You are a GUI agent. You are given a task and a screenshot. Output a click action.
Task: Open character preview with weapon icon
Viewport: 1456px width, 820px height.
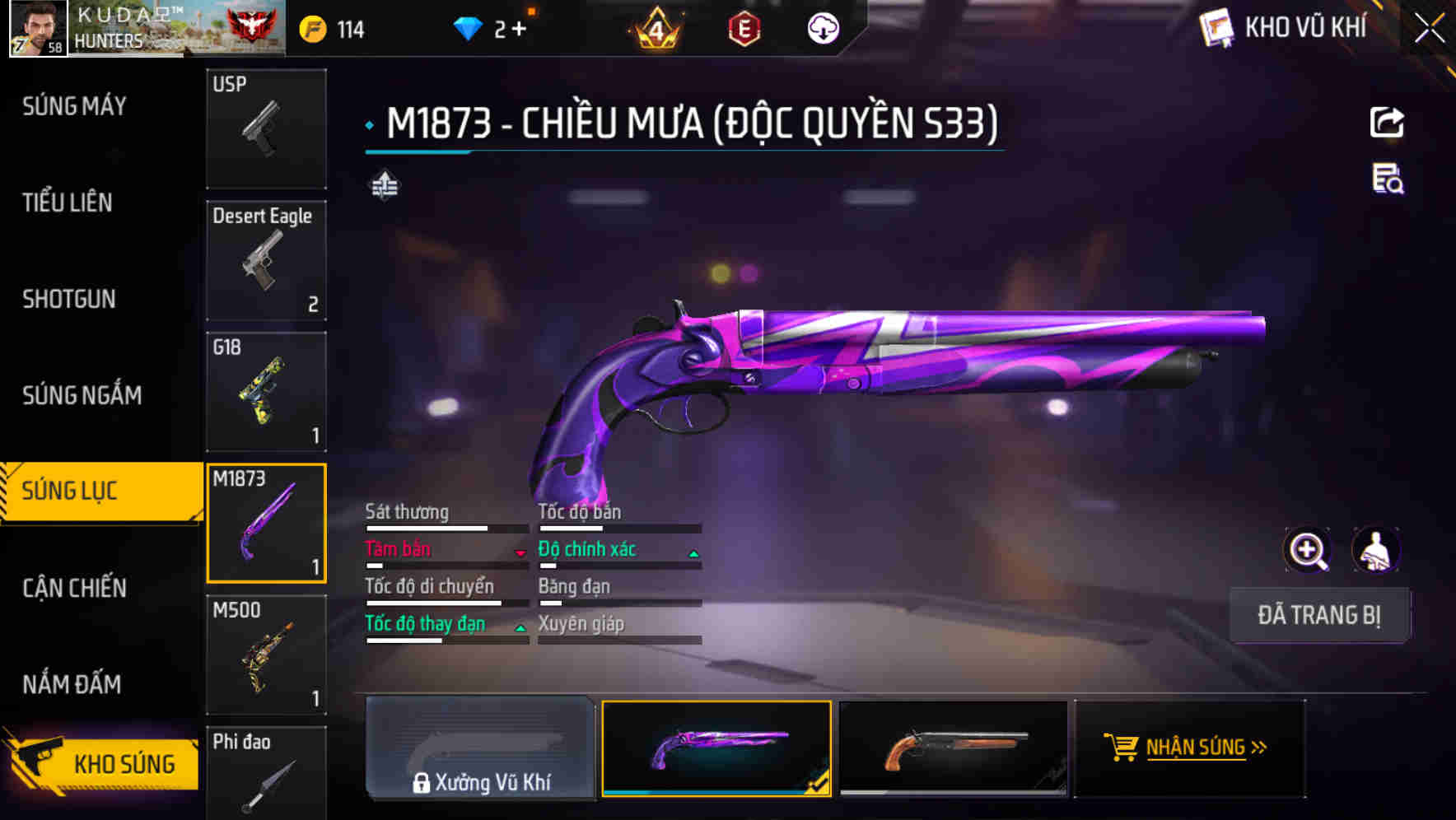(1376, 550)
